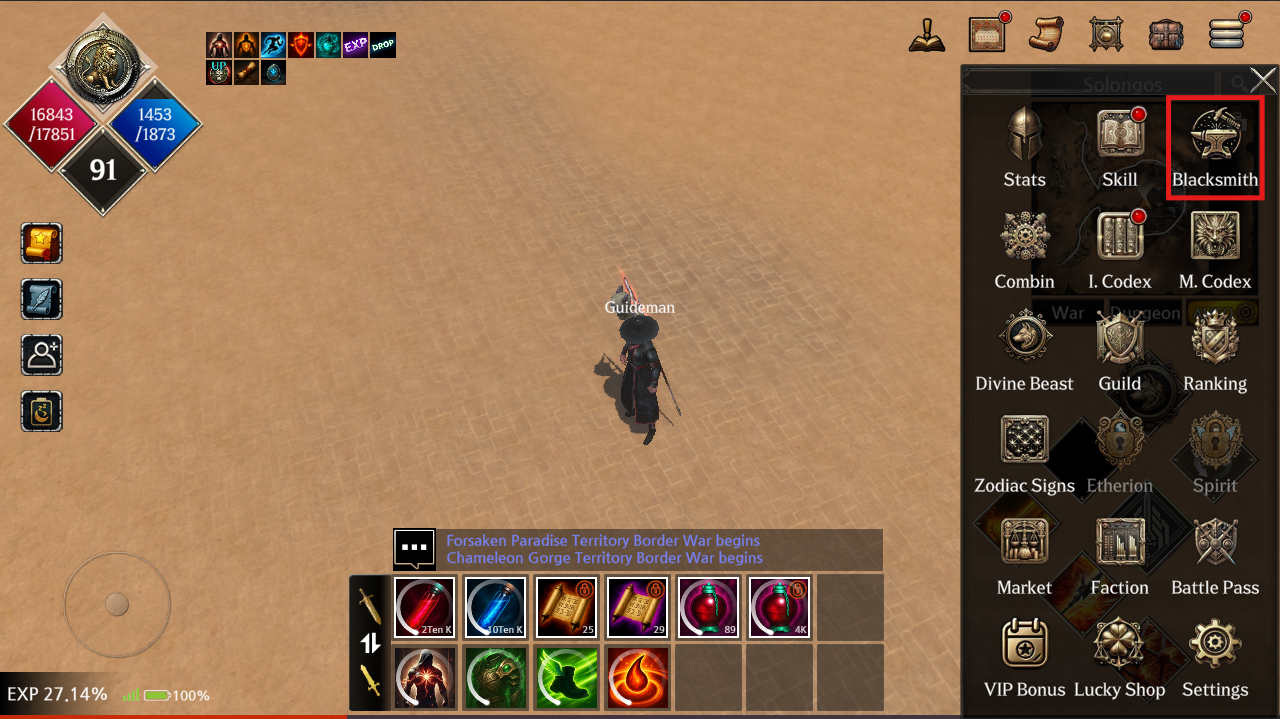Open the Stats helmet menu

(1024, 146)
